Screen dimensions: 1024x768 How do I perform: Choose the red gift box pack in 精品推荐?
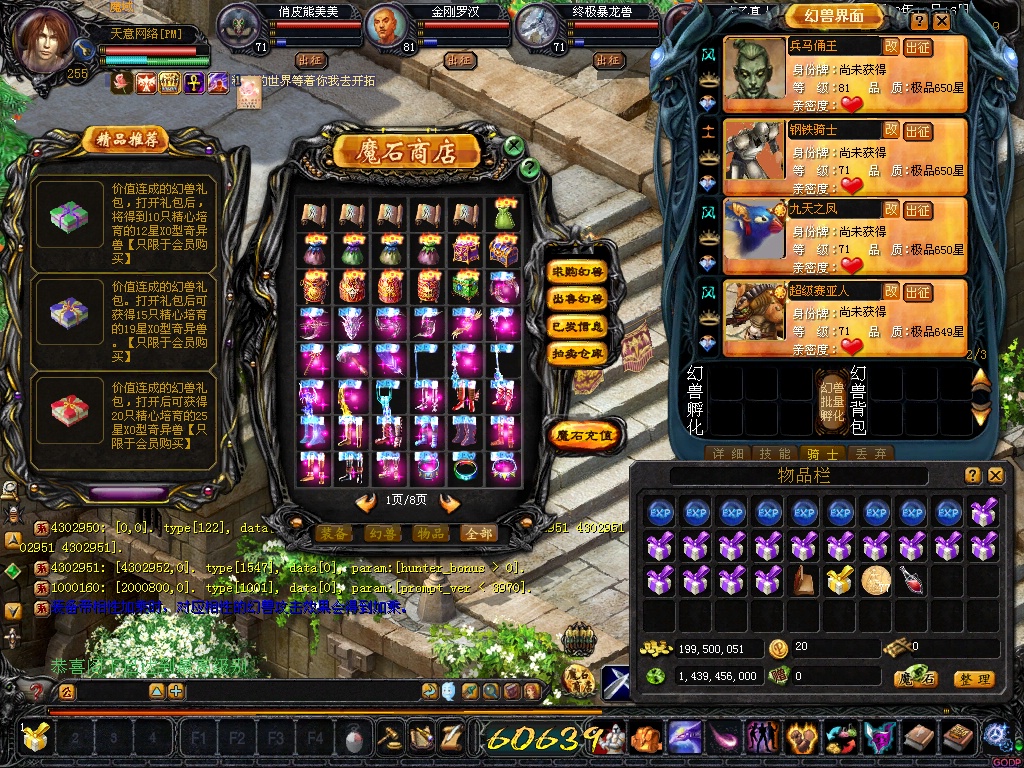[70, 410]
